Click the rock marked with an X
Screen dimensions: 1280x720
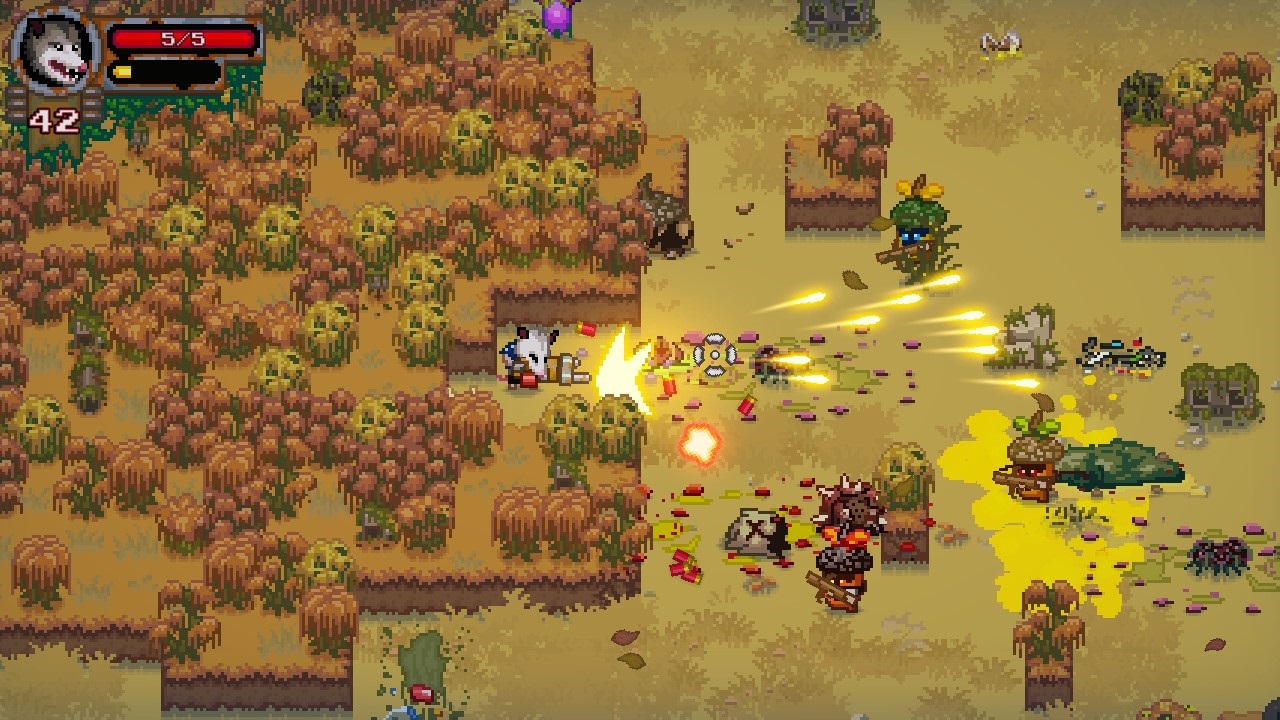pos(755,530)
